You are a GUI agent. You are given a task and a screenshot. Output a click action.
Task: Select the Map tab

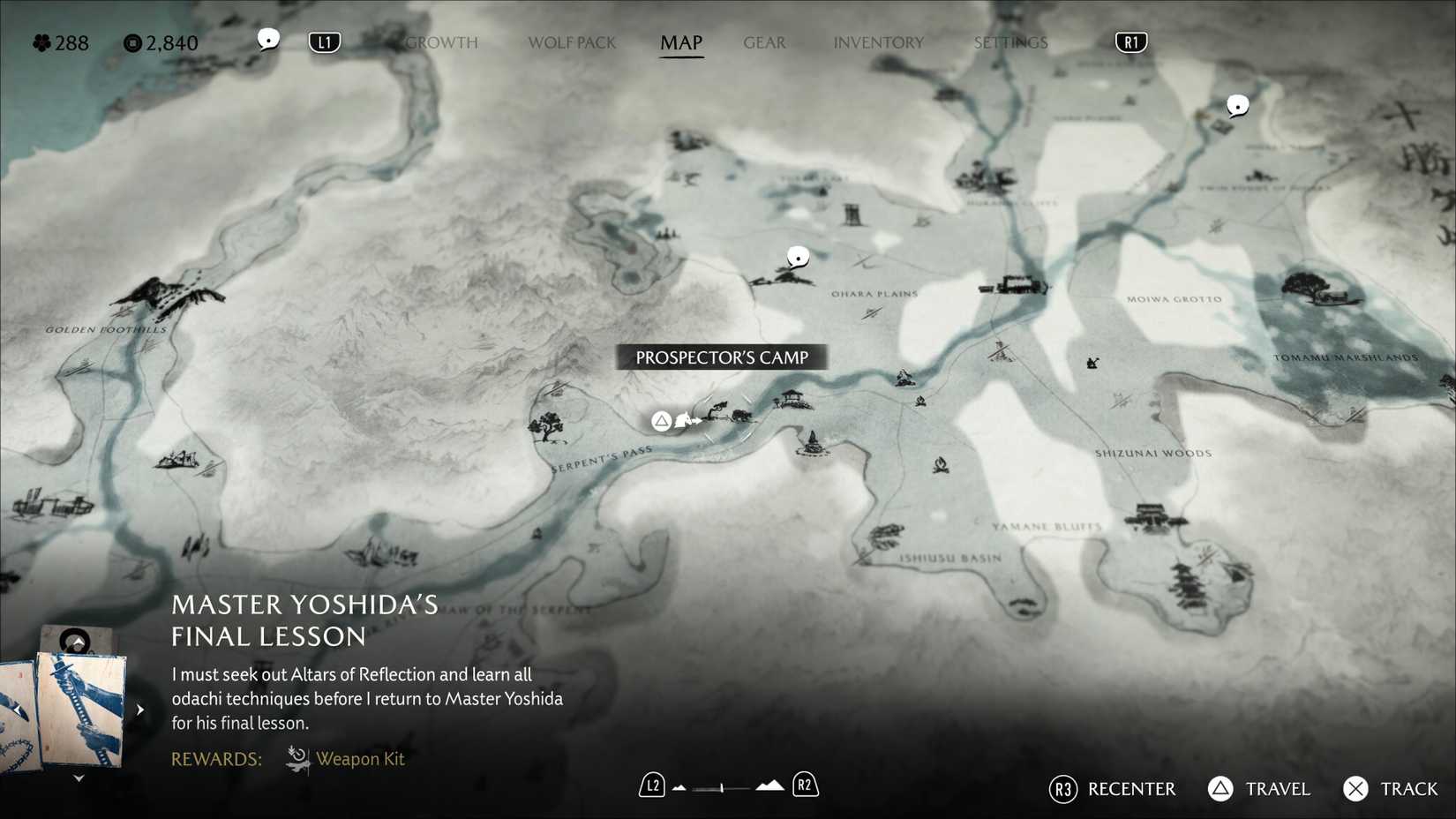[x=681, y=42]
